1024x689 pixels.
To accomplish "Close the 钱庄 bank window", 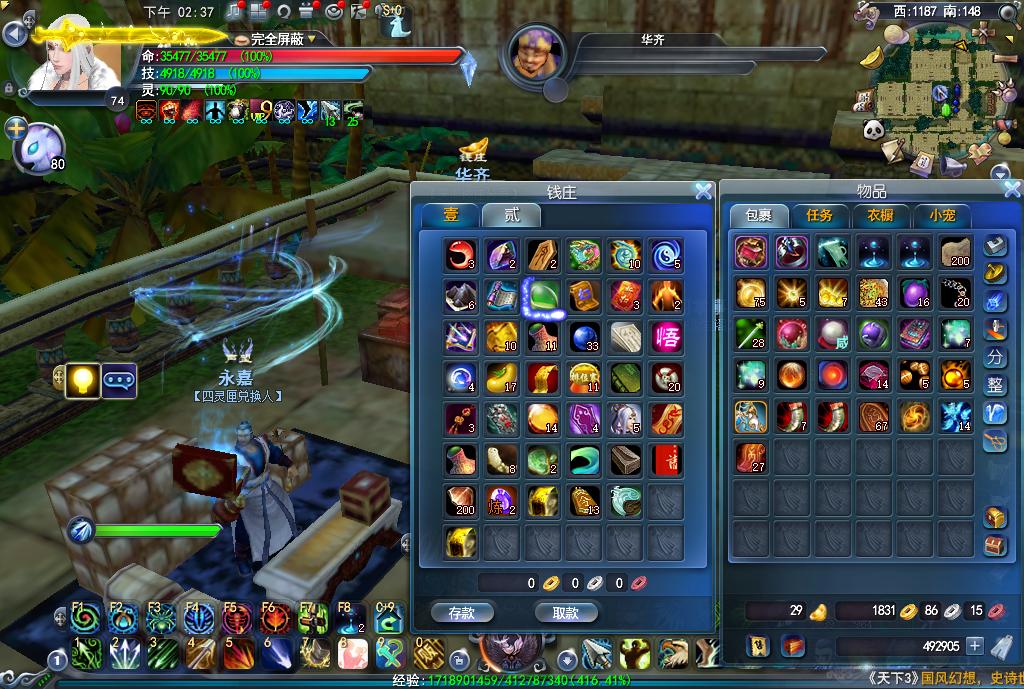I will tap(703, 191).
